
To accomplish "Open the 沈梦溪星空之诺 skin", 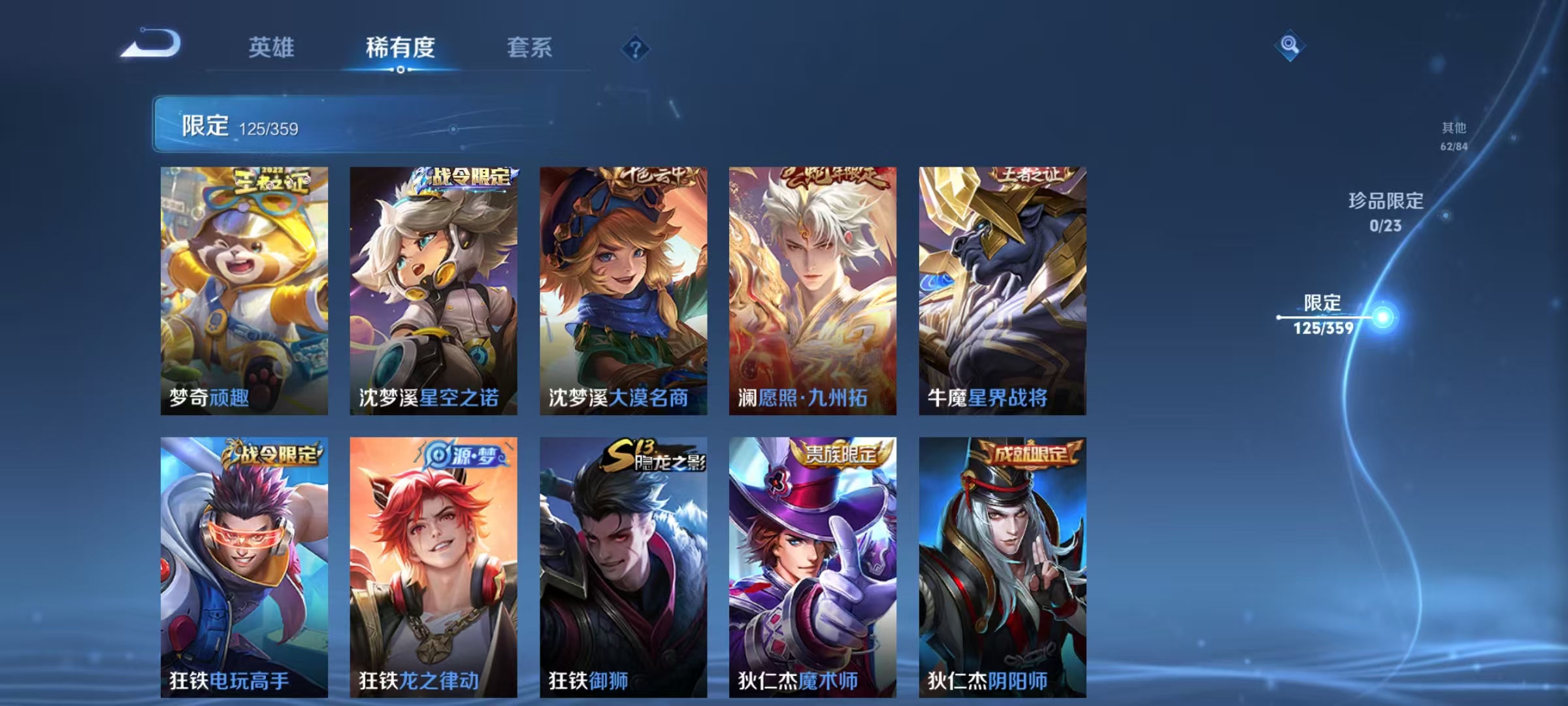I will pyautogui.click(x=433, y=288).
